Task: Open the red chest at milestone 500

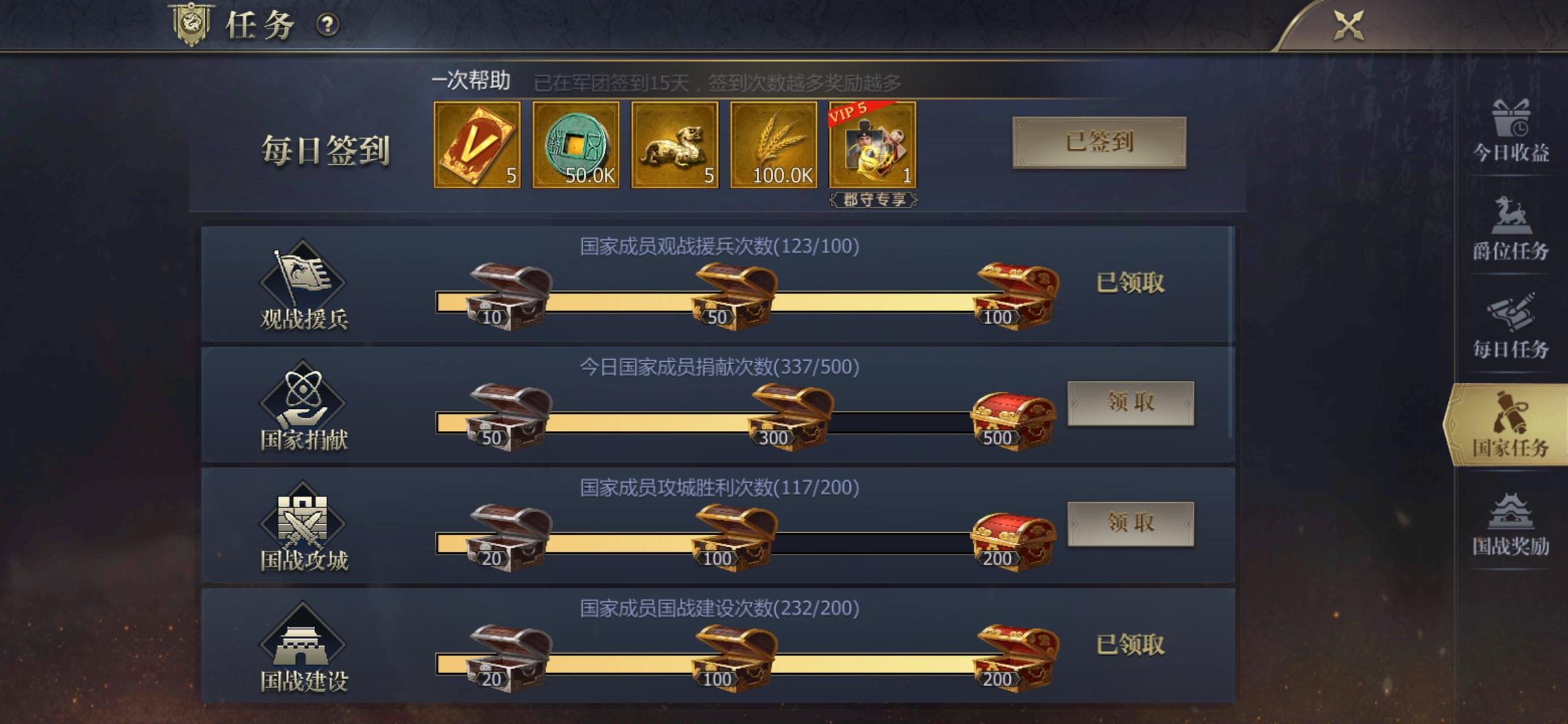Action: (1008, 413)
